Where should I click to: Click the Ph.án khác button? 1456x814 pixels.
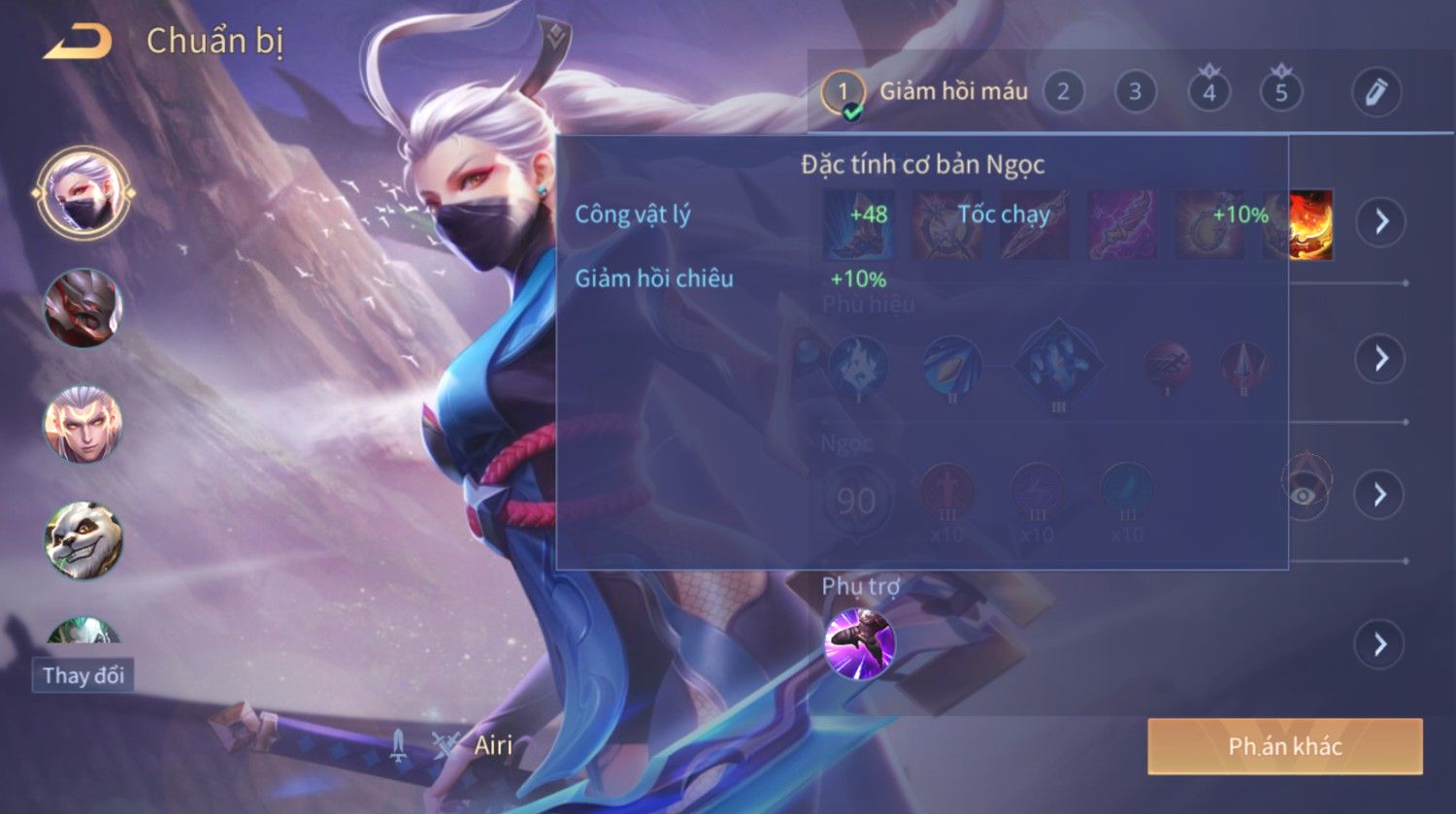coord(1284,746)
